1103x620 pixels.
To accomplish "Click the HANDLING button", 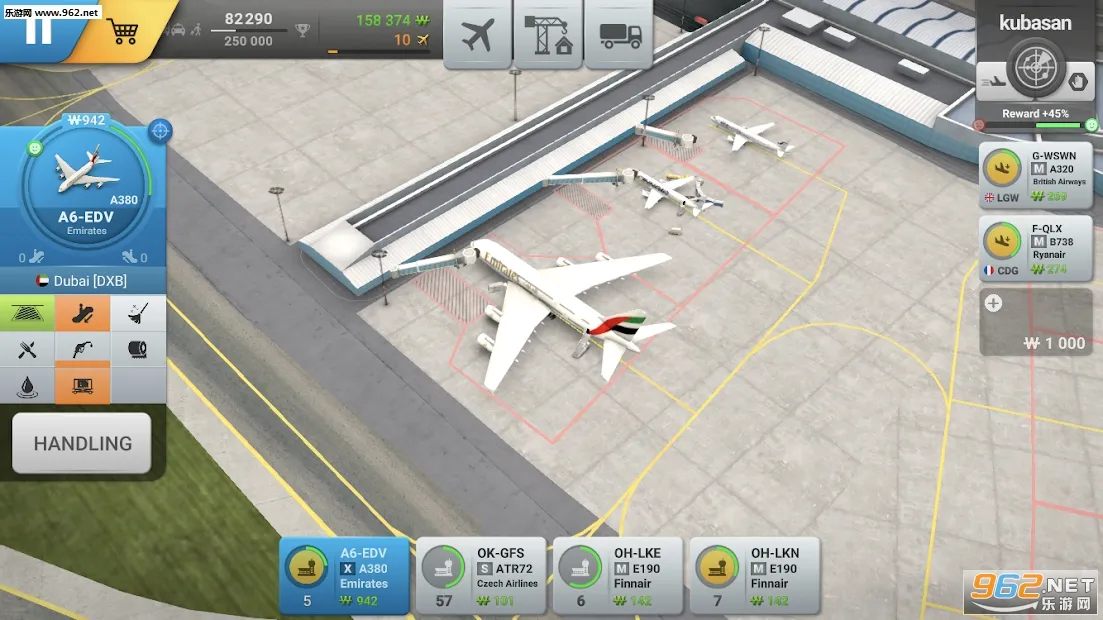I will pos(82,443).
